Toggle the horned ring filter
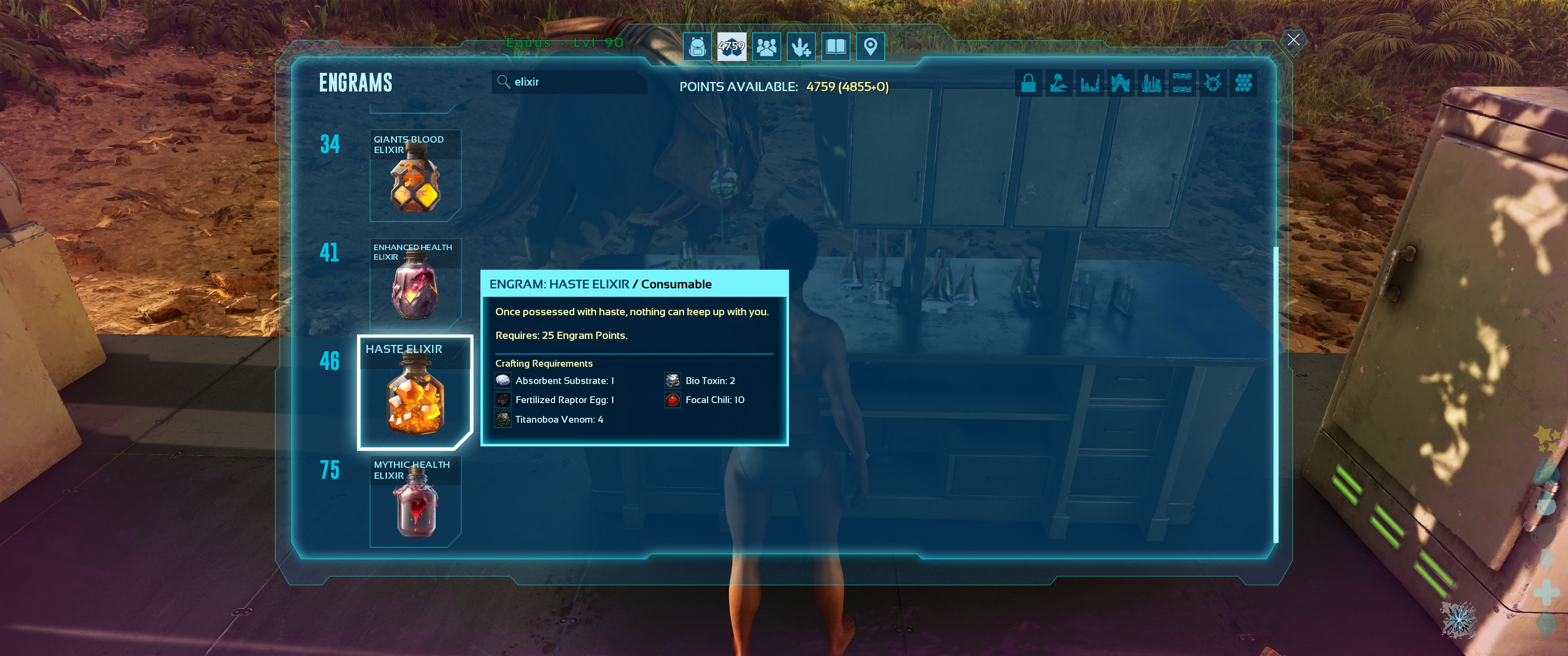Image resolution: width=1568 pixels, height=656 pixels. 1212,83
